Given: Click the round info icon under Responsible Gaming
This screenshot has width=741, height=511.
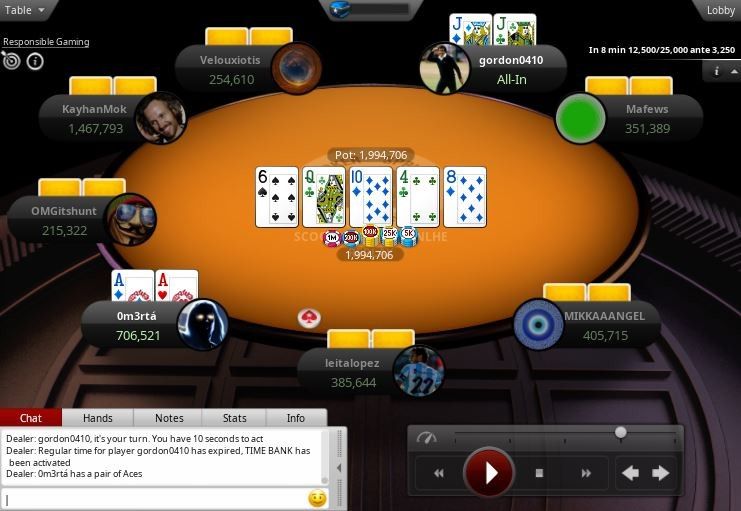Looking at the screenshot, I should pyautogui.click(x=35, y=62).
